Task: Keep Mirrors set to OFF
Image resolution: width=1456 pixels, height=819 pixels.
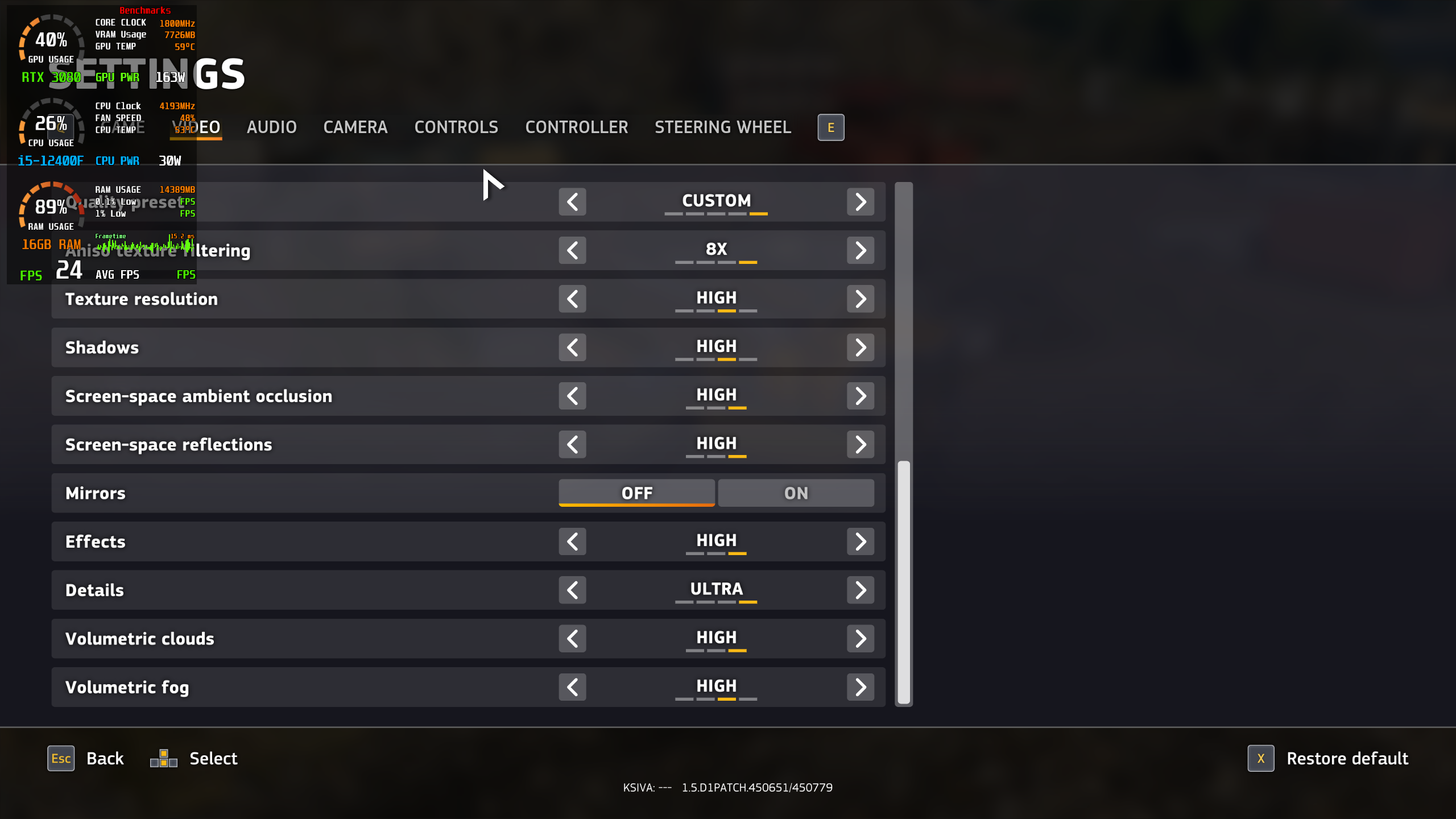Action: tap(636, 493)
